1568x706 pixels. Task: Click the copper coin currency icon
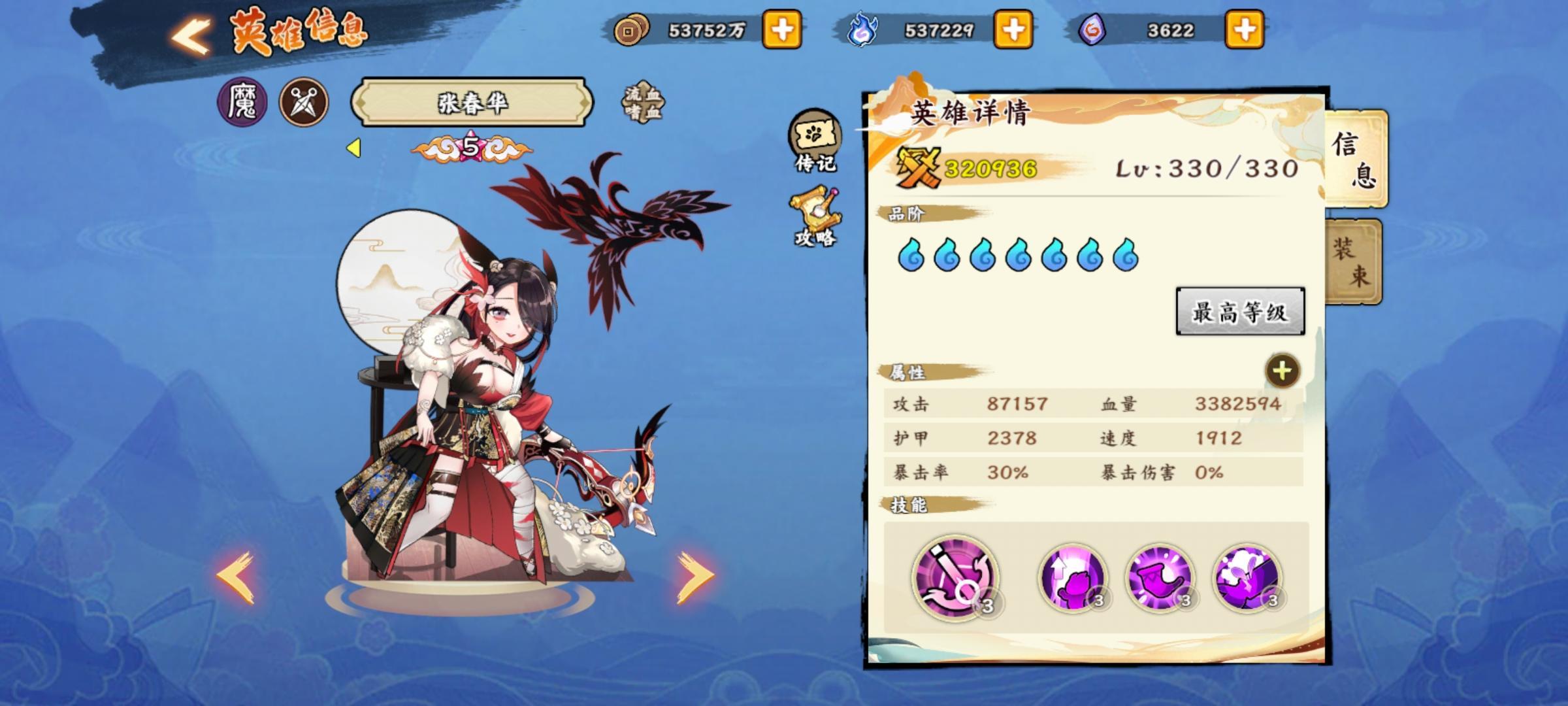point(630,29)
